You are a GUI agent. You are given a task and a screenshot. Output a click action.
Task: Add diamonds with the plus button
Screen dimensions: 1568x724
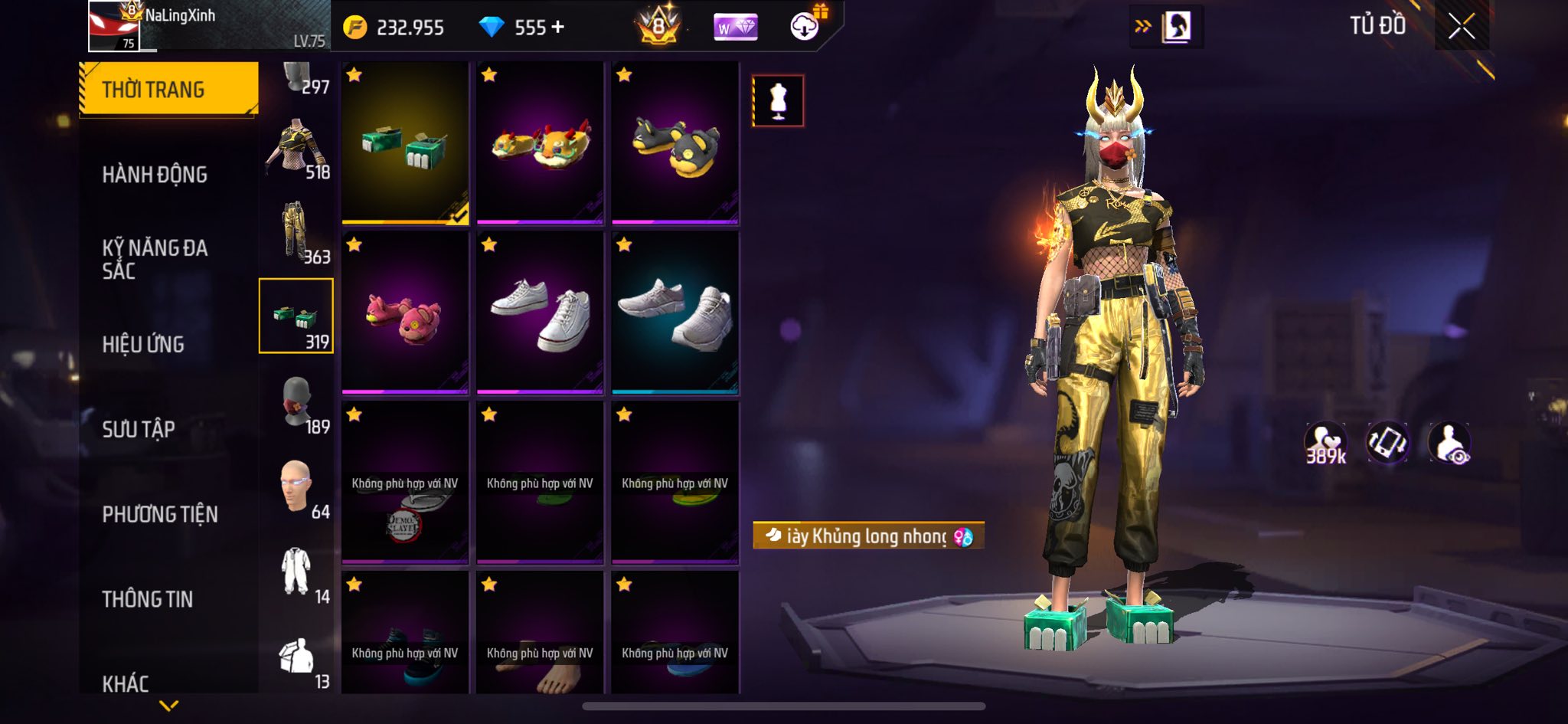tap(557, 28)
